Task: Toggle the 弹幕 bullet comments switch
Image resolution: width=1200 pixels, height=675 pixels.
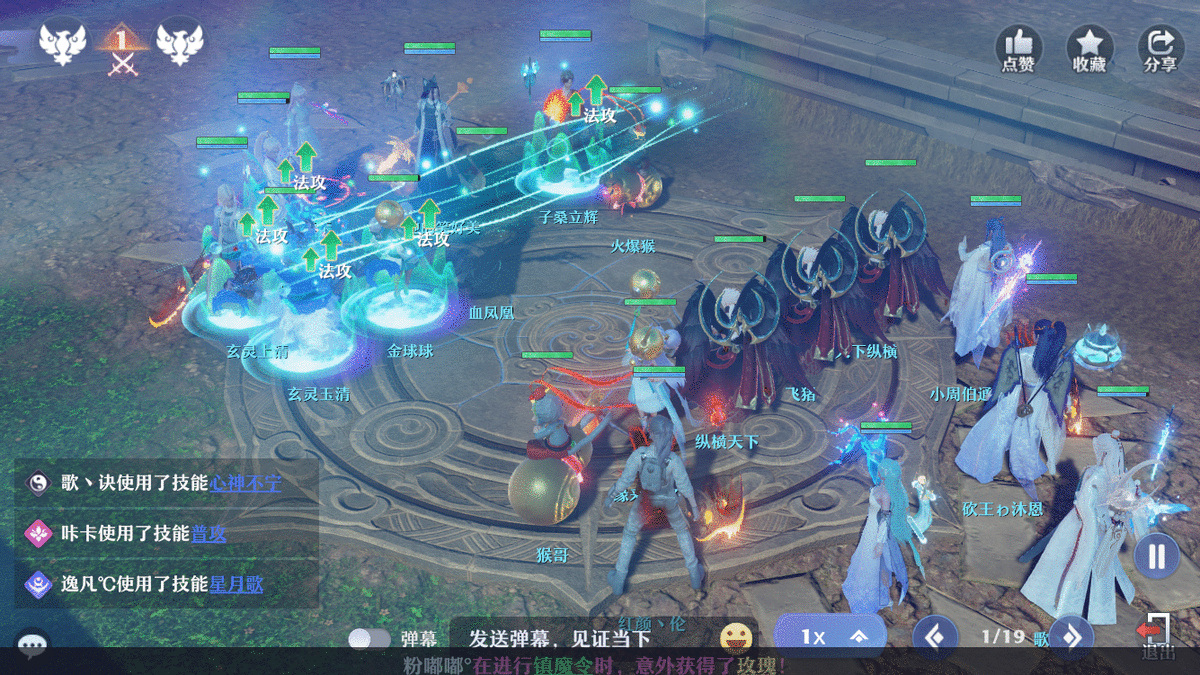Action: coord(369,638)
